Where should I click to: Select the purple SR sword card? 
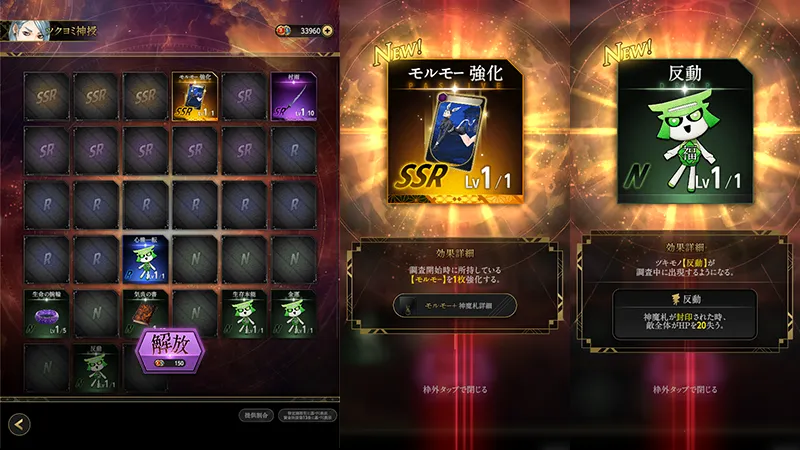[293, 96]
